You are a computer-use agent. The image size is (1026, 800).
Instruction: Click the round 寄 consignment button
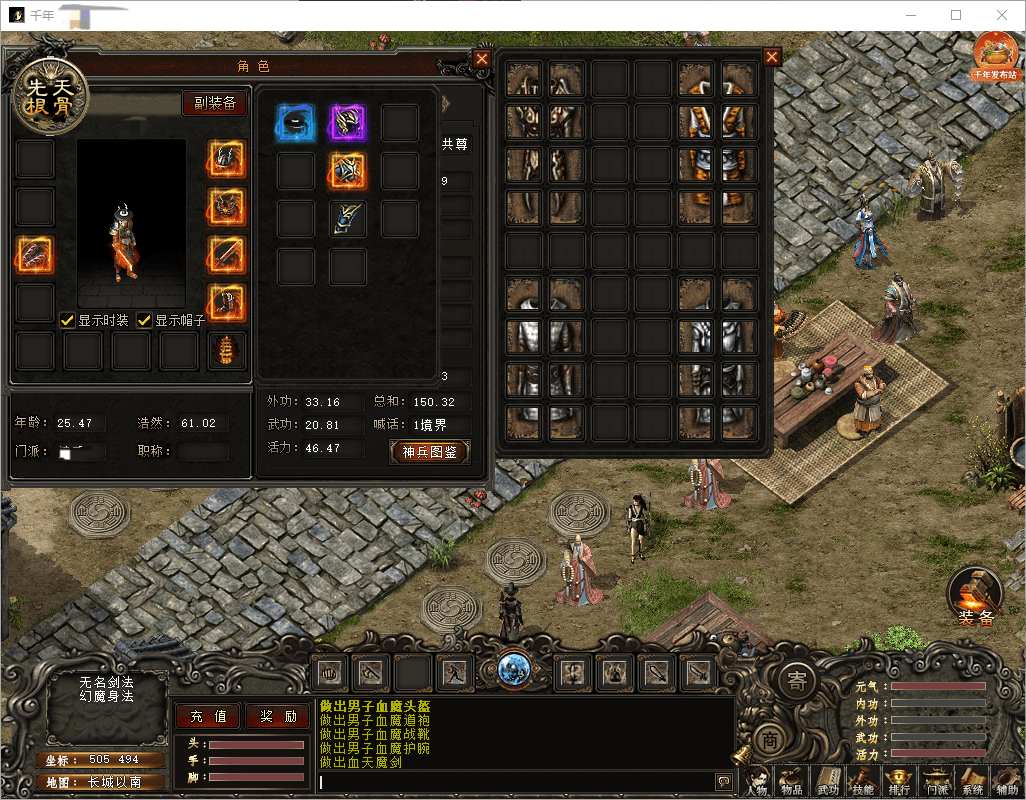(x=797, y=682)
